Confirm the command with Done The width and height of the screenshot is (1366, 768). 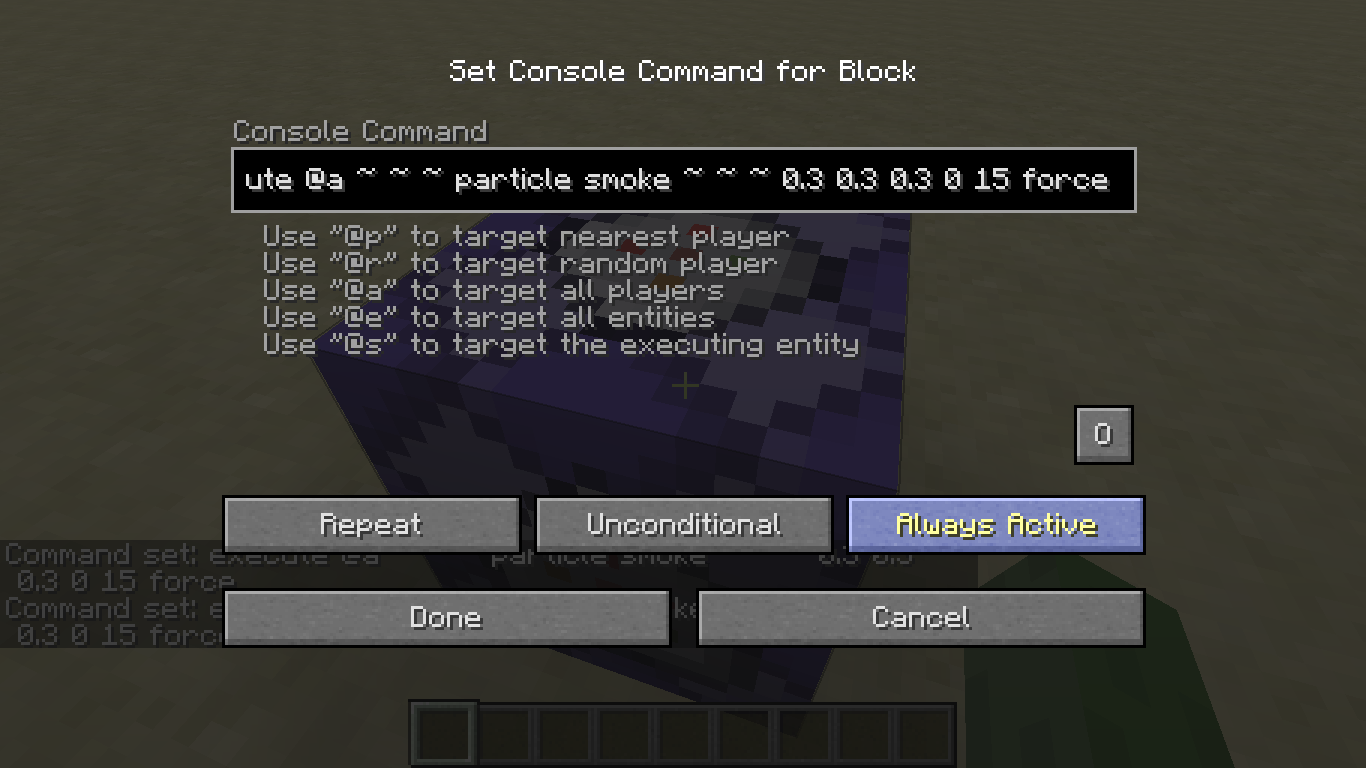(x=446, y=617)
